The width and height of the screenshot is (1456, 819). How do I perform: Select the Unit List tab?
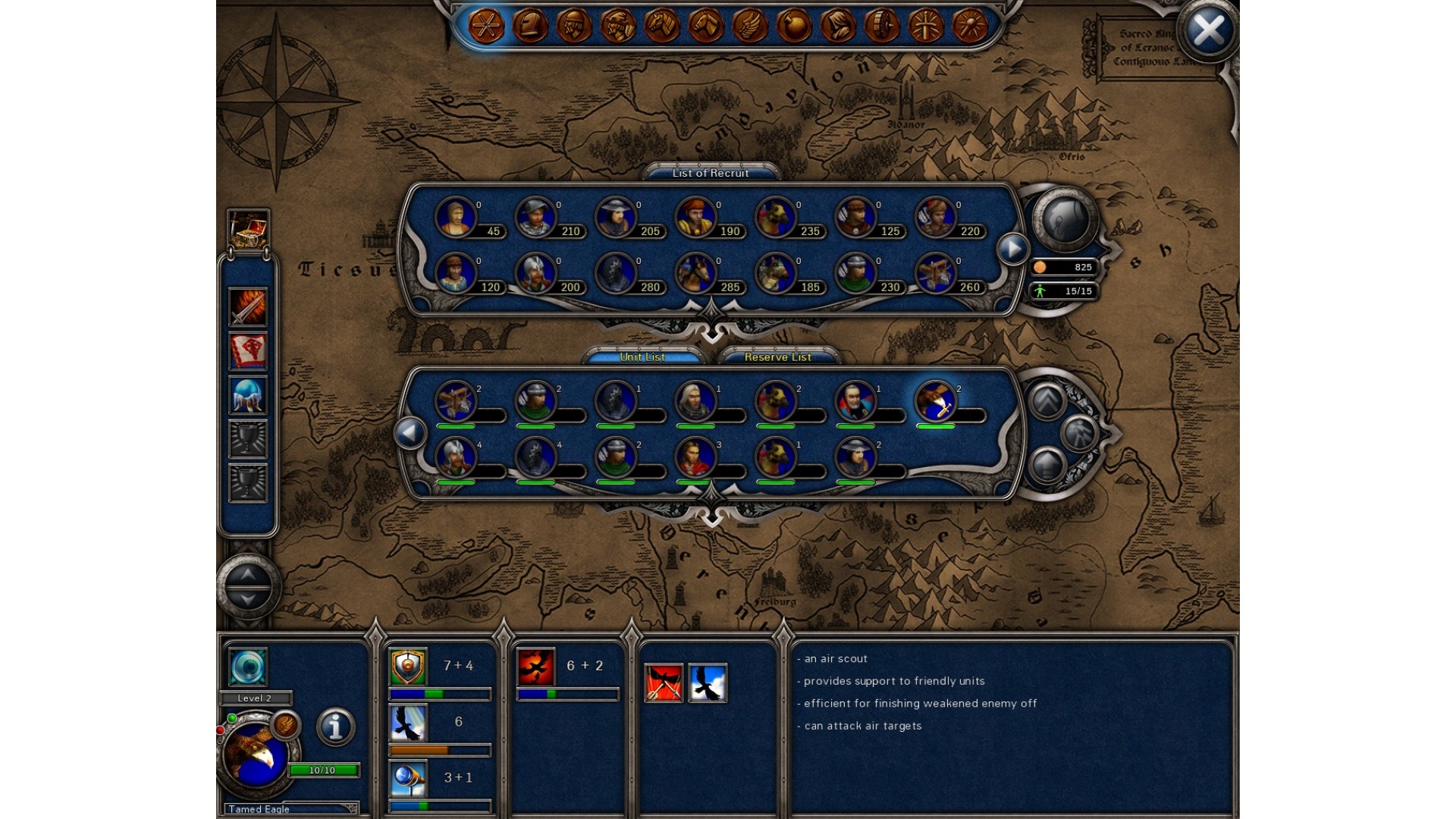point(642,357)
